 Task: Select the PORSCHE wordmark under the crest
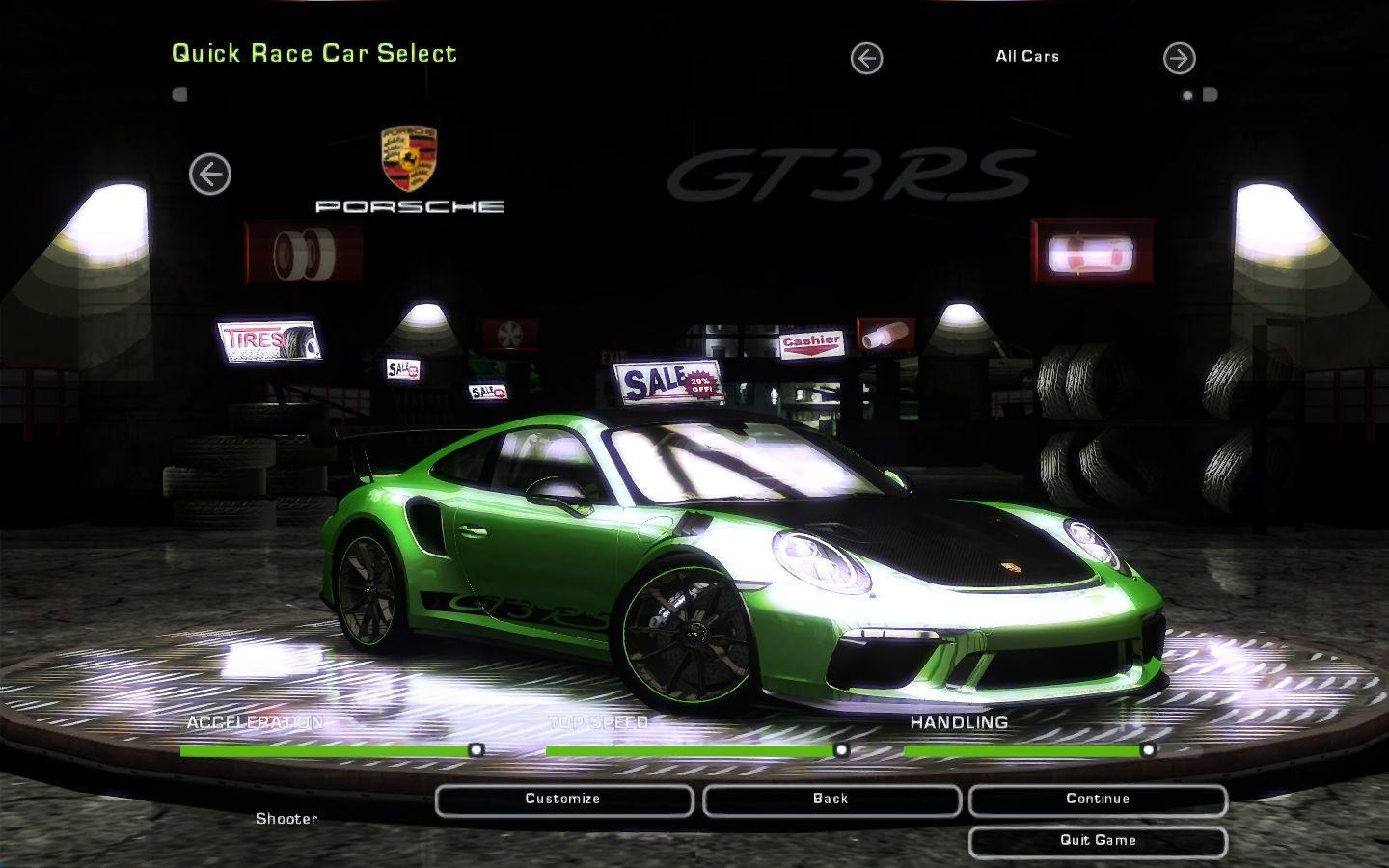[412, 204]
